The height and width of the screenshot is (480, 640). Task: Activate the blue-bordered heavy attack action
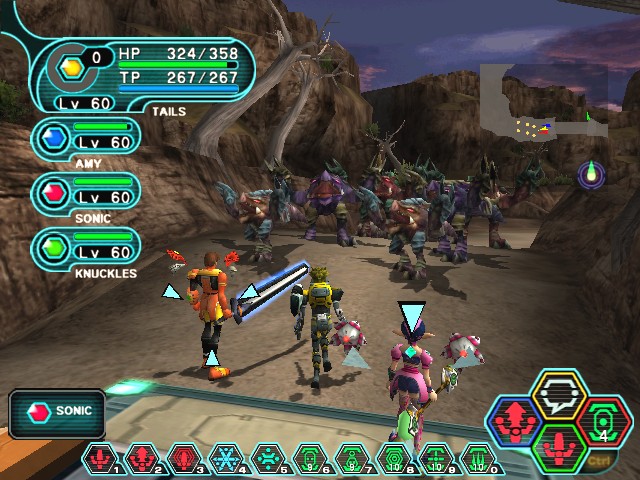click(515, 421)
